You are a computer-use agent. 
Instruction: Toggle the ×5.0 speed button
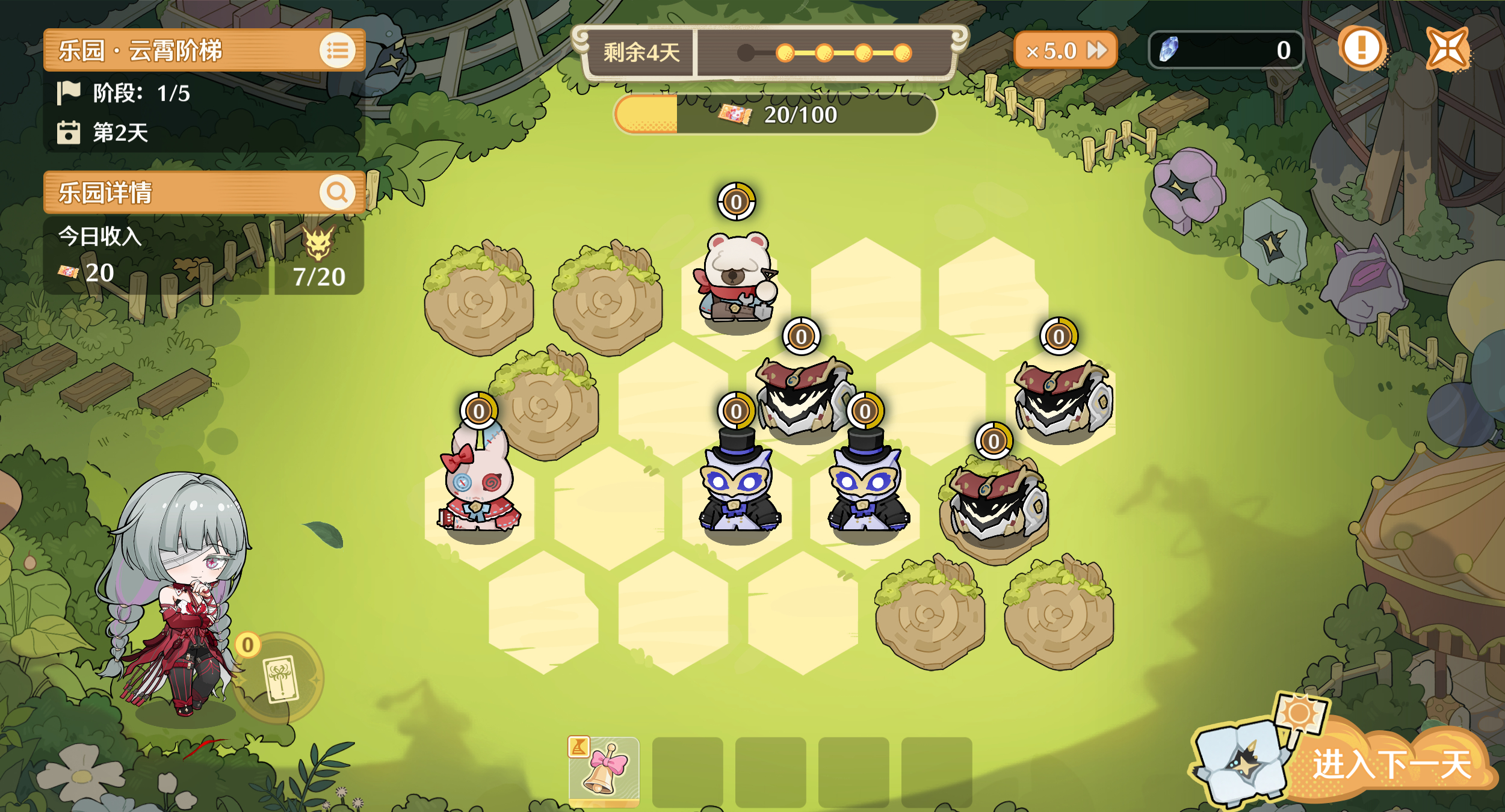1065,51
